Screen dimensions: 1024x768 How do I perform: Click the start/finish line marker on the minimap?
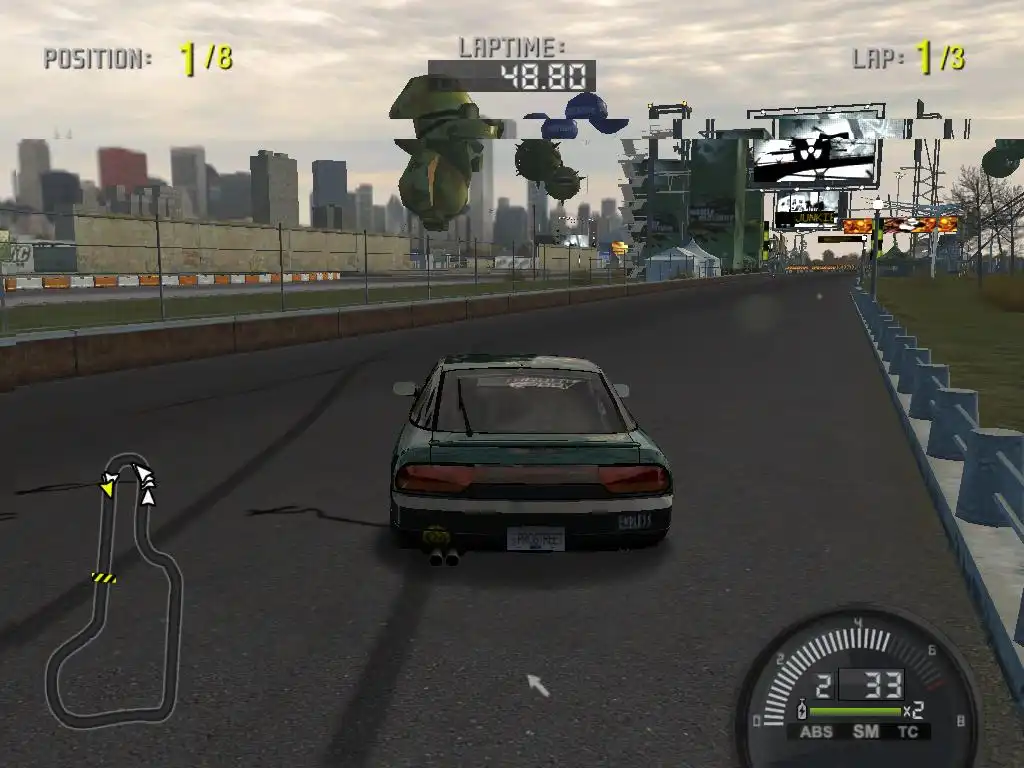(x=104, y=577)
